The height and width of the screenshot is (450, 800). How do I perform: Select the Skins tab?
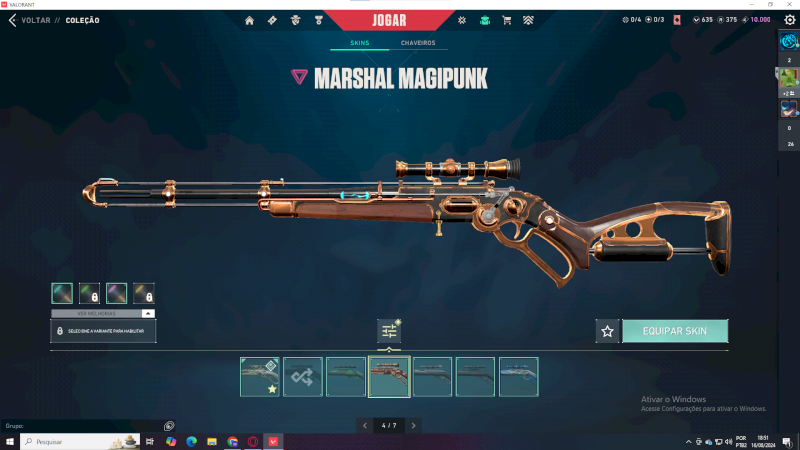(x=359, y=44)
